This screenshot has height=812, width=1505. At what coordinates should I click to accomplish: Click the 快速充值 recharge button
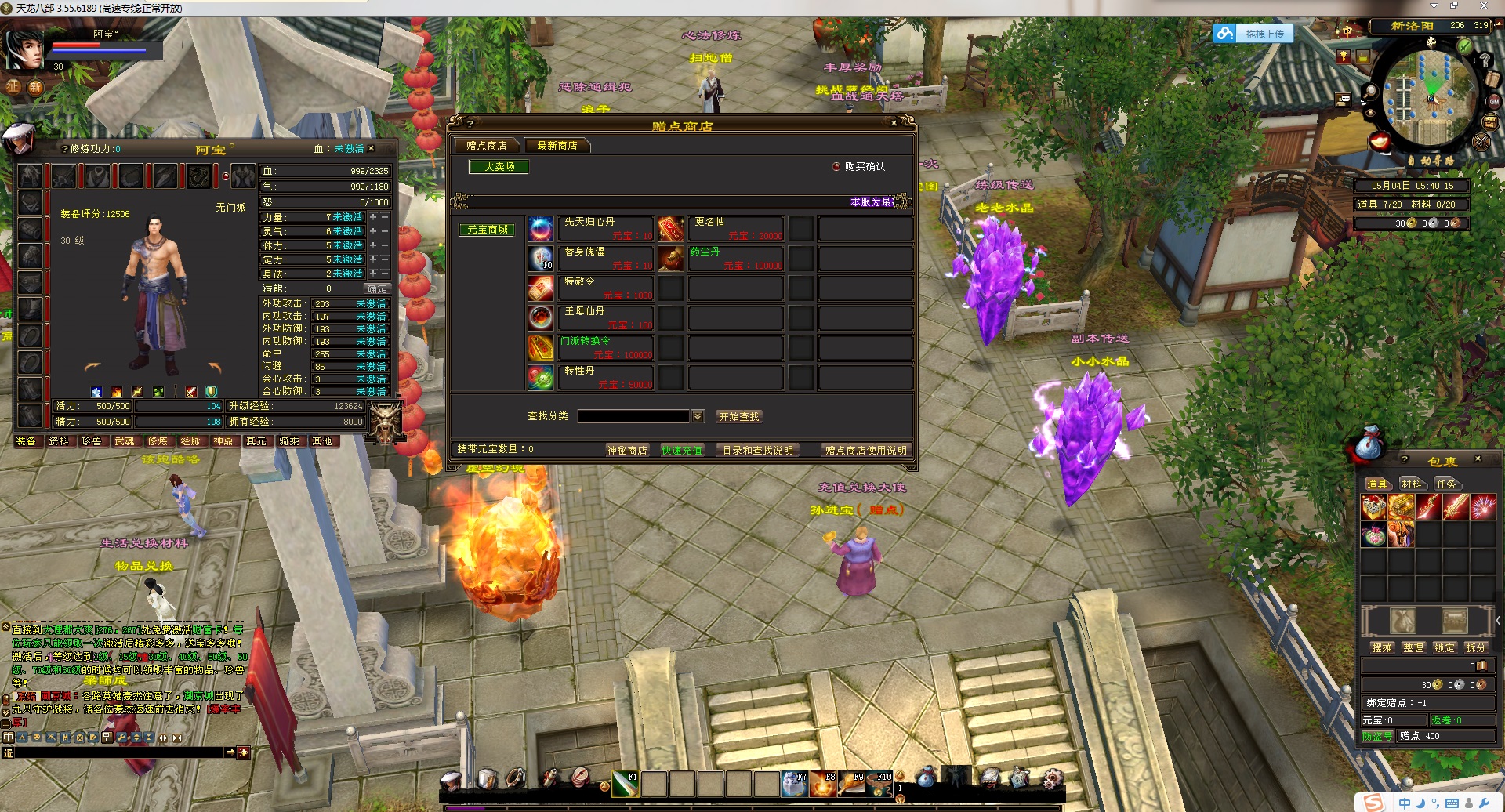pyautogui.click(x=682, y=450)
